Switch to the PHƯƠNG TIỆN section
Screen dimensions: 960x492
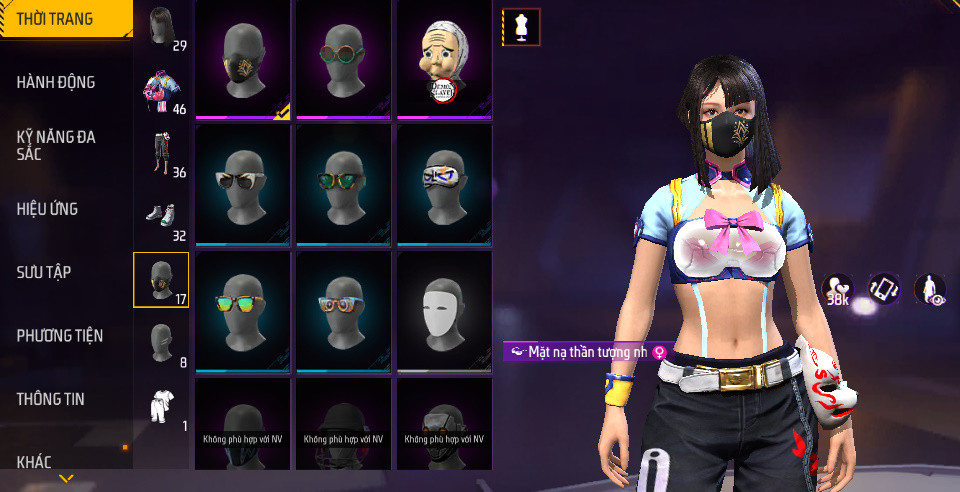tap(60, 335)
